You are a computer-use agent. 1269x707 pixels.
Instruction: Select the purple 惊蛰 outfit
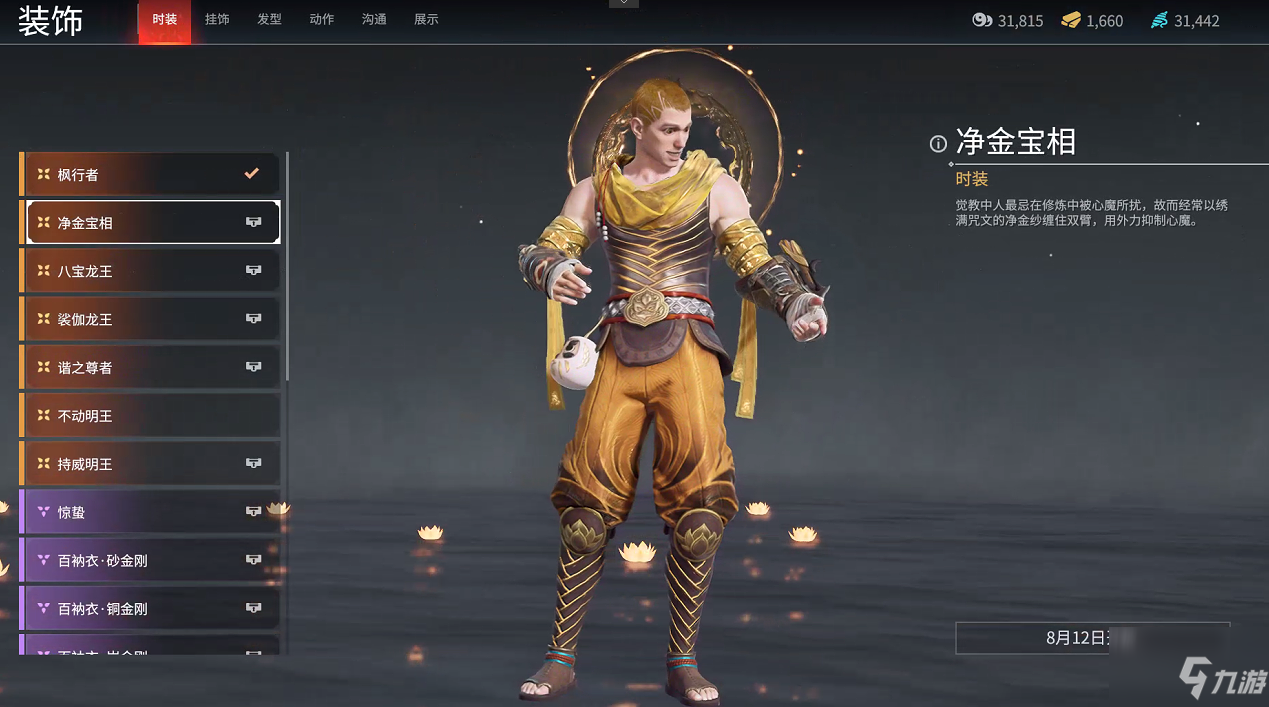150,512
